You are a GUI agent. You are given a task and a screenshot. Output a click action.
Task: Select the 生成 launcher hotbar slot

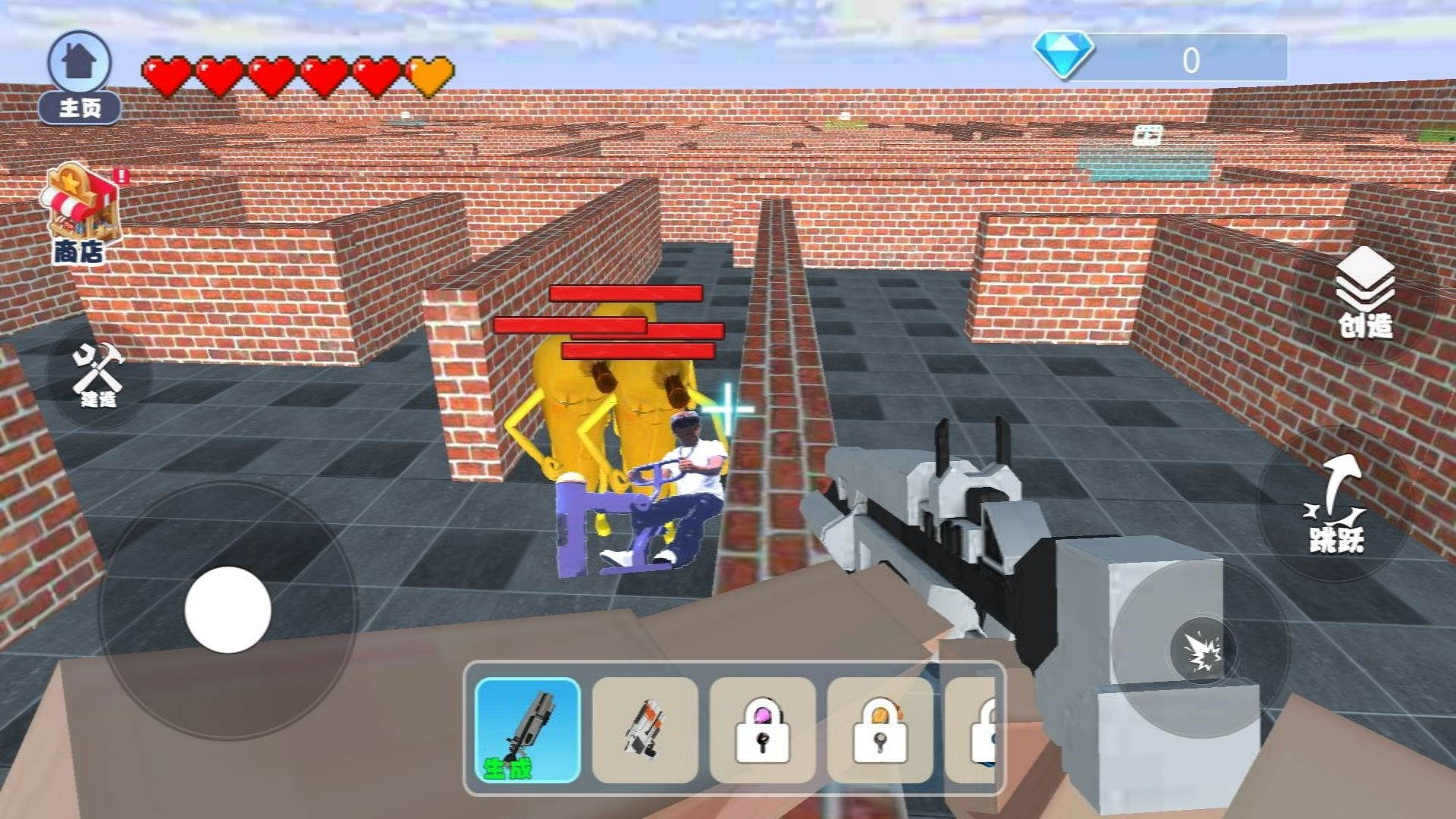tap(528, 730)
